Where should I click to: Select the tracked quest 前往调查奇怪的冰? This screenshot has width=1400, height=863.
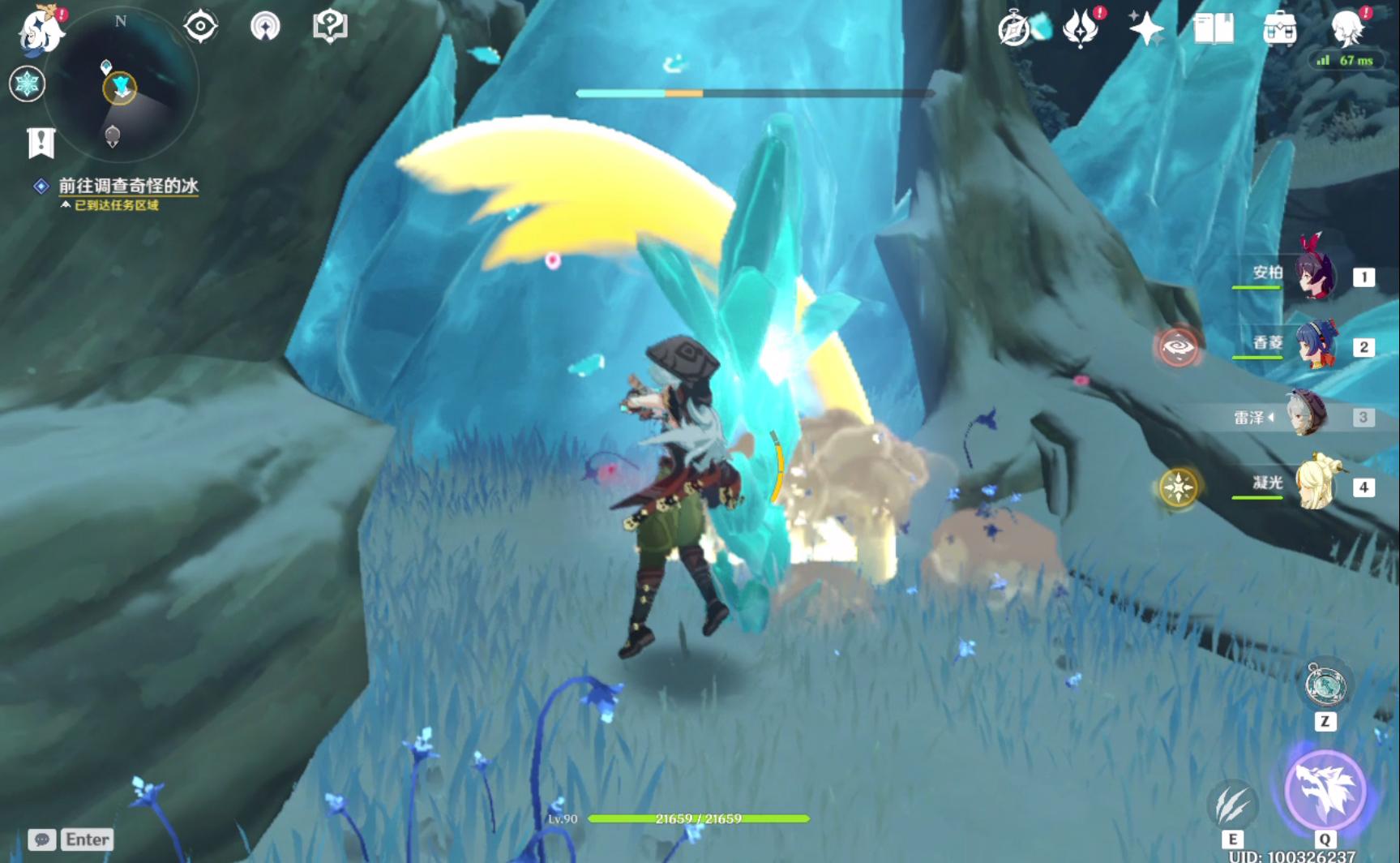click(128, 186)
